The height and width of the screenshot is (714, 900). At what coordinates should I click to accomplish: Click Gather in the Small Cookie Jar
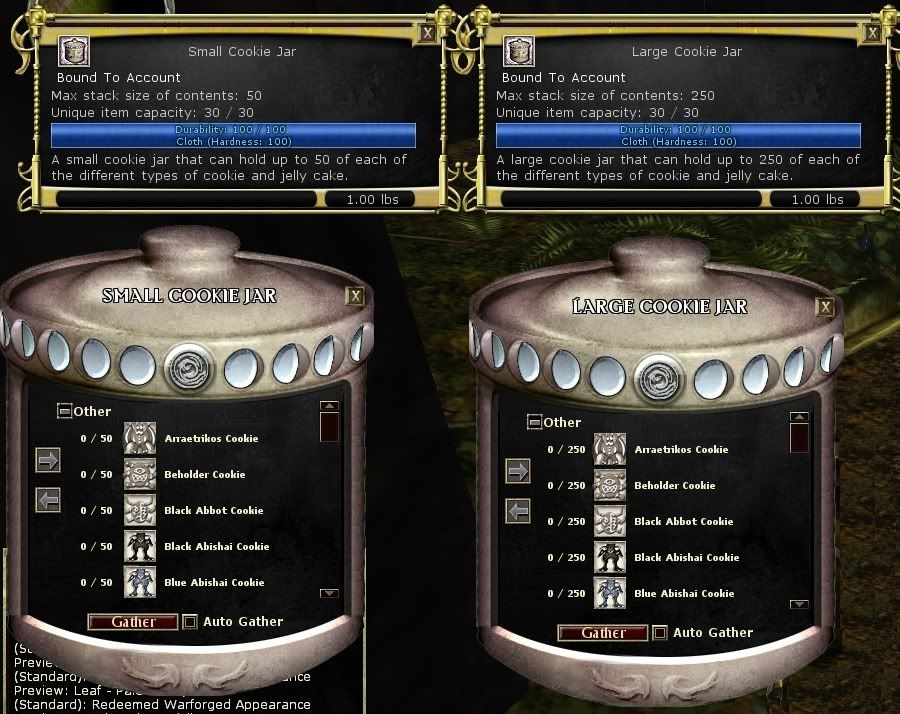coord(133,622)
